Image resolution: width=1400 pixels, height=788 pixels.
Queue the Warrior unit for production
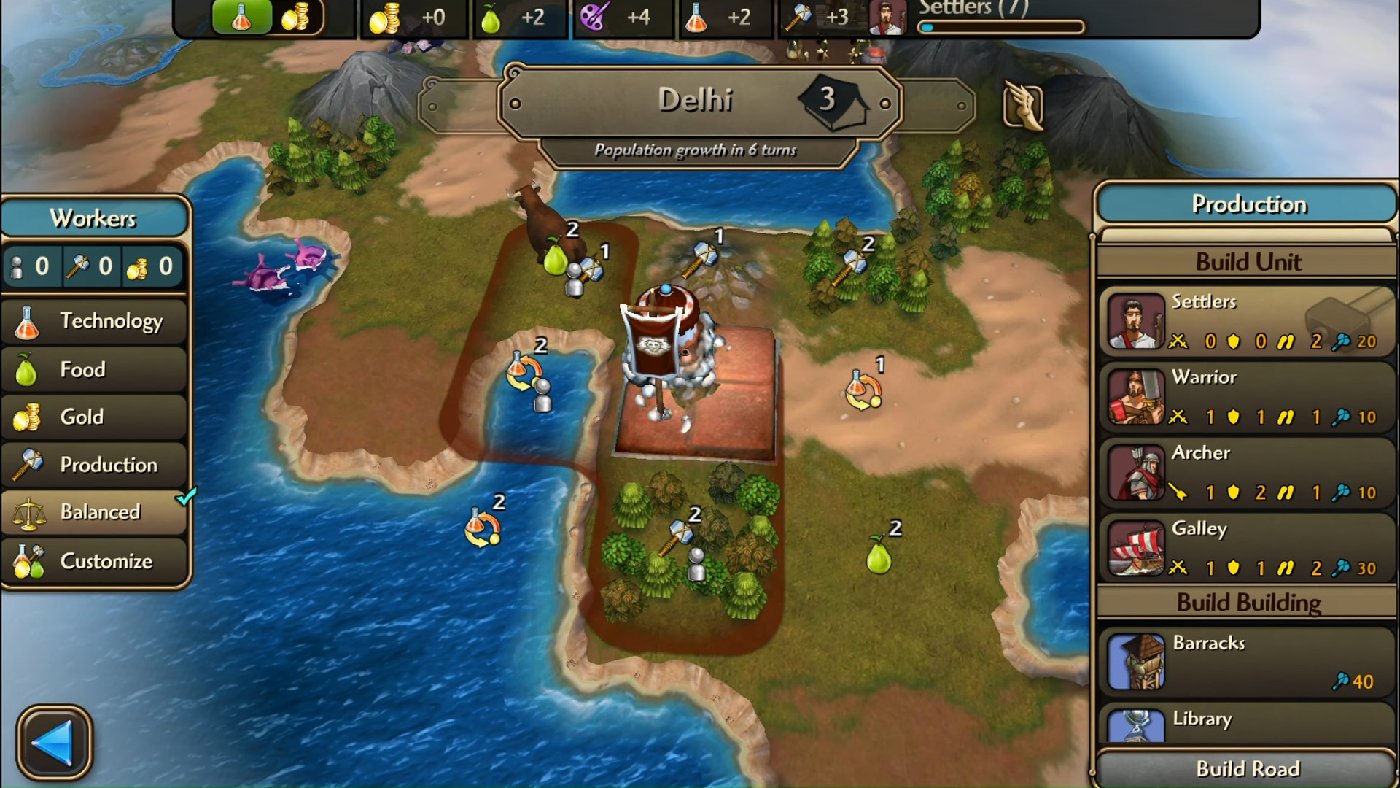1136,398
